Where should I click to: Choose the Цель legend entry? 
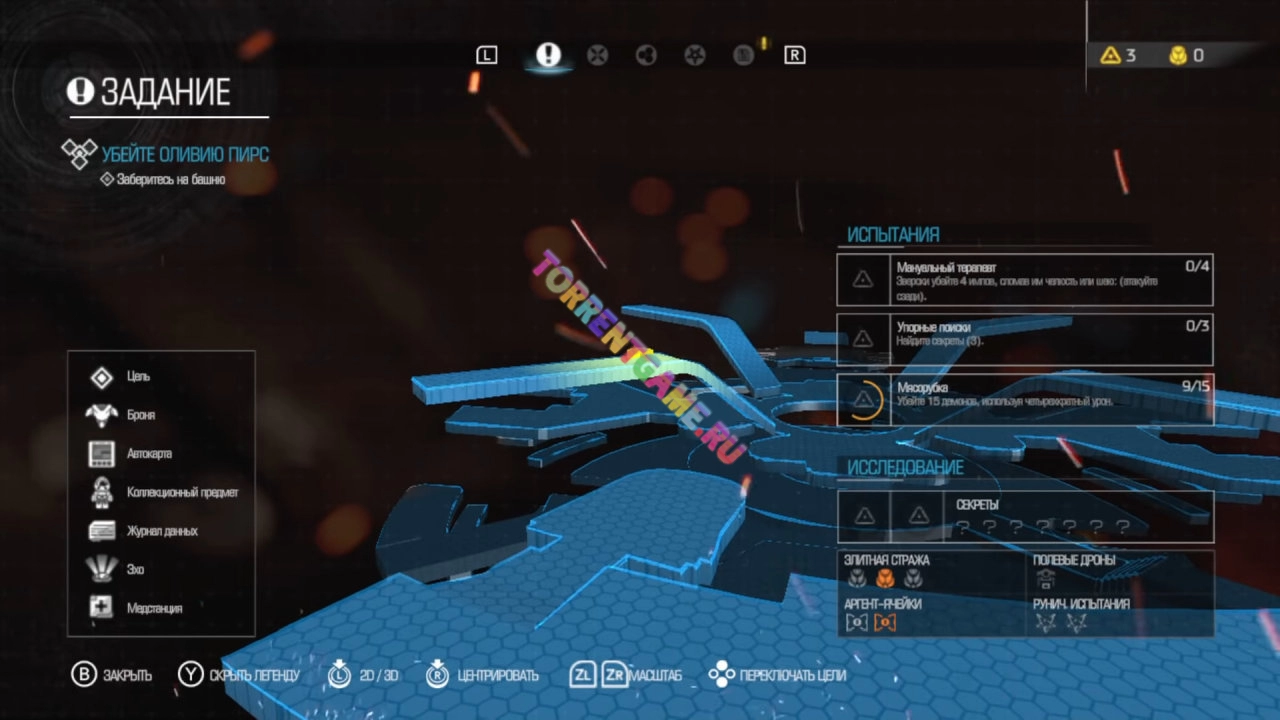click(x=138, y=377)
